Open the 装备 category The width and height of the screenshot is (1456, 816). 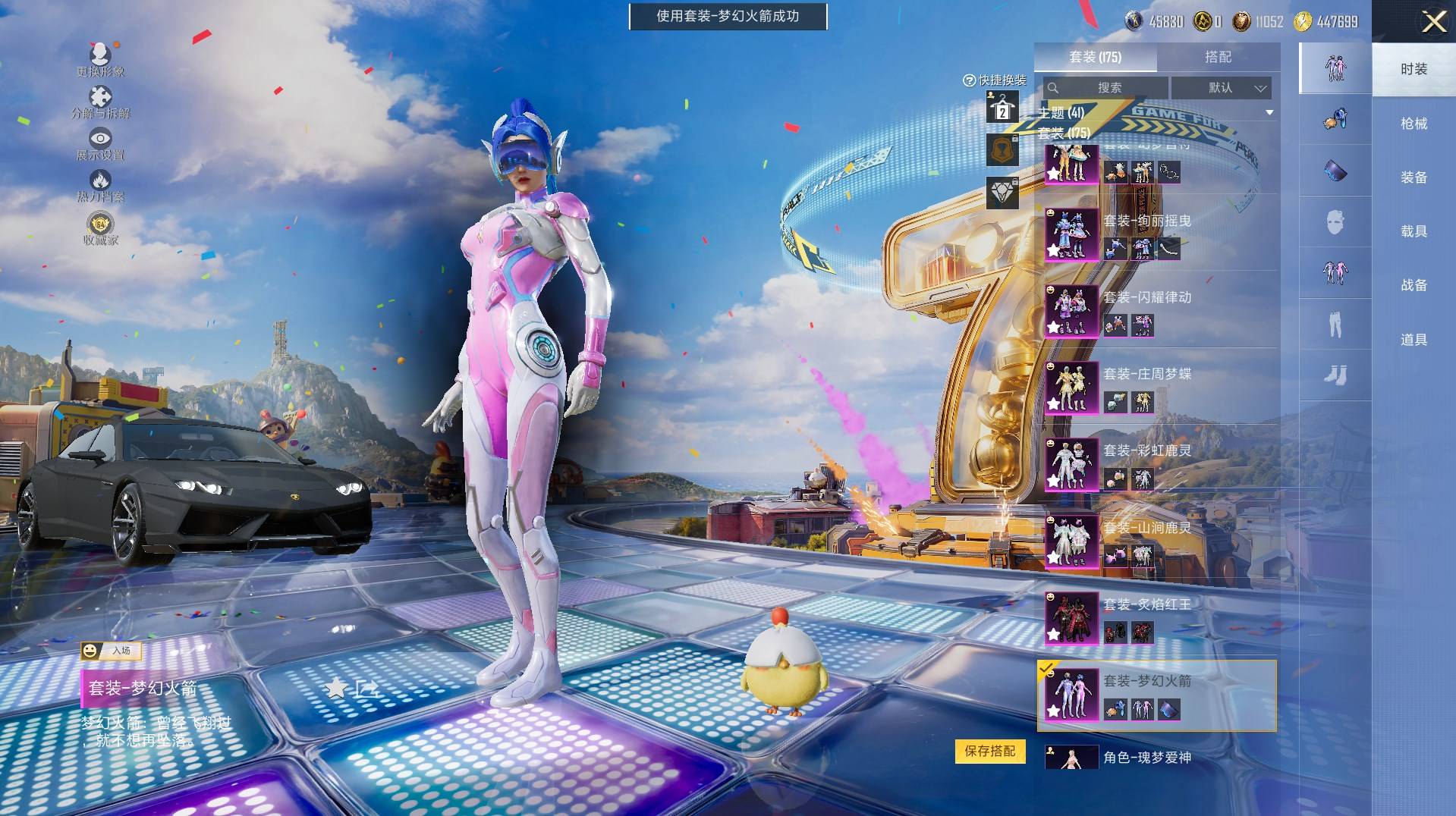(x=1414, y=177)
